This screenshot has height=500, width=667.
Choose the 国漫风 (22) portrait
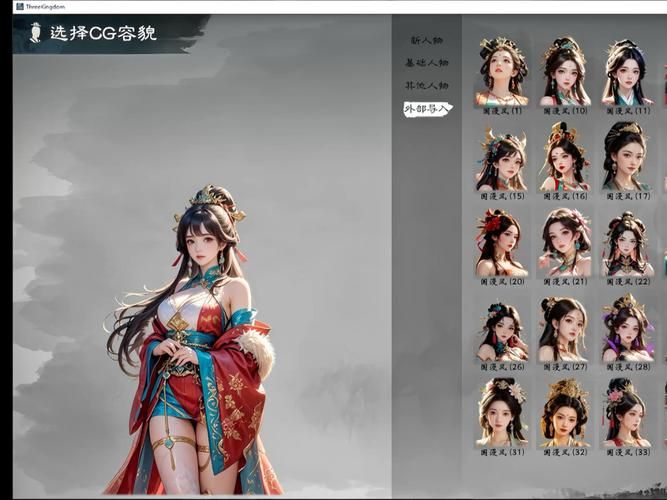[627, 243]
